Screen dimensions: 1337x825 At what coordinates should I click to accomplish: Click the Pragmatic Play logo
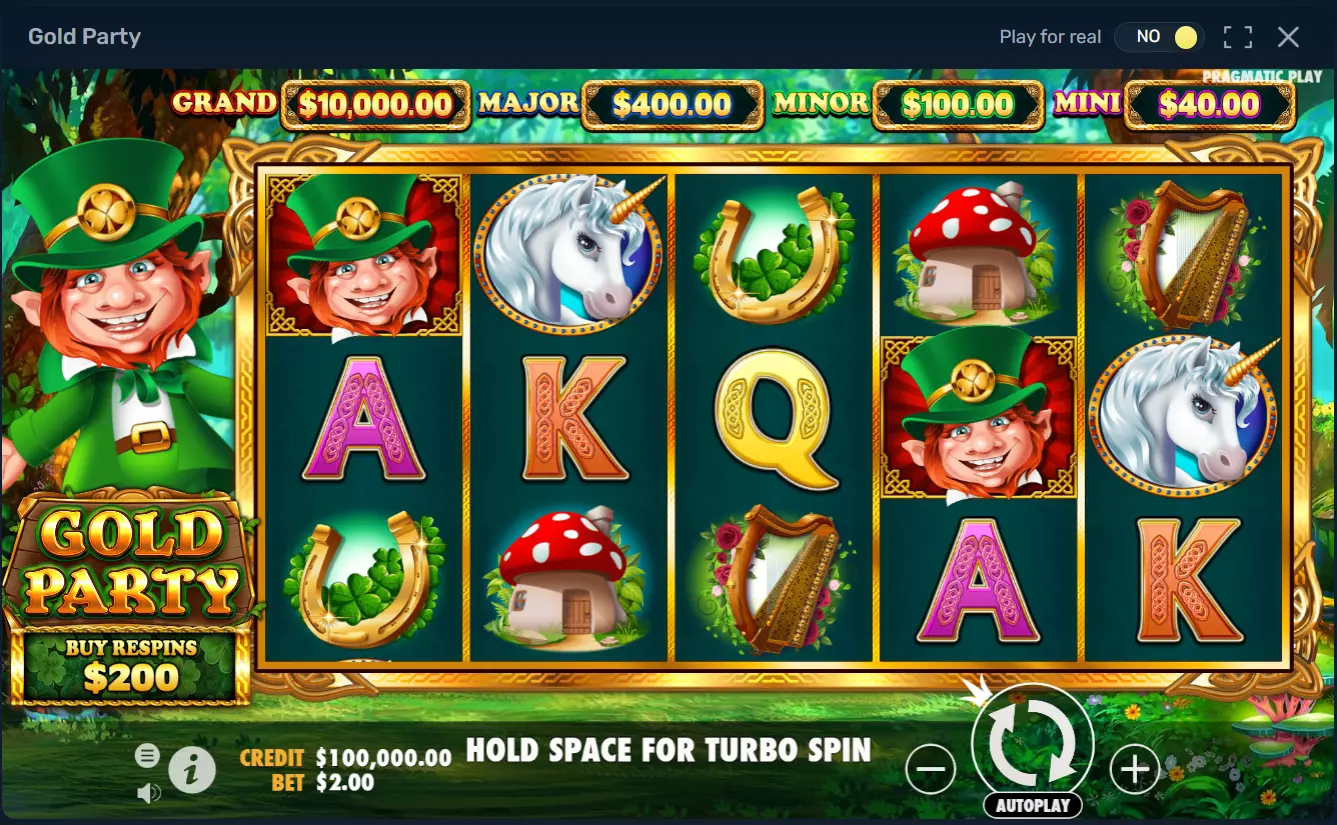click(1264, 75)
